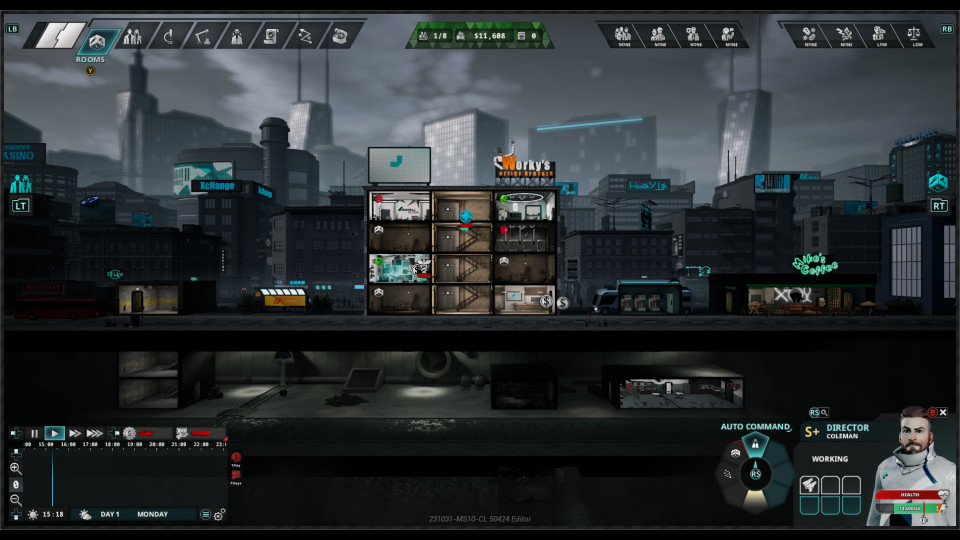
Task: Set game speed to normal play
Action: point(55,433)
